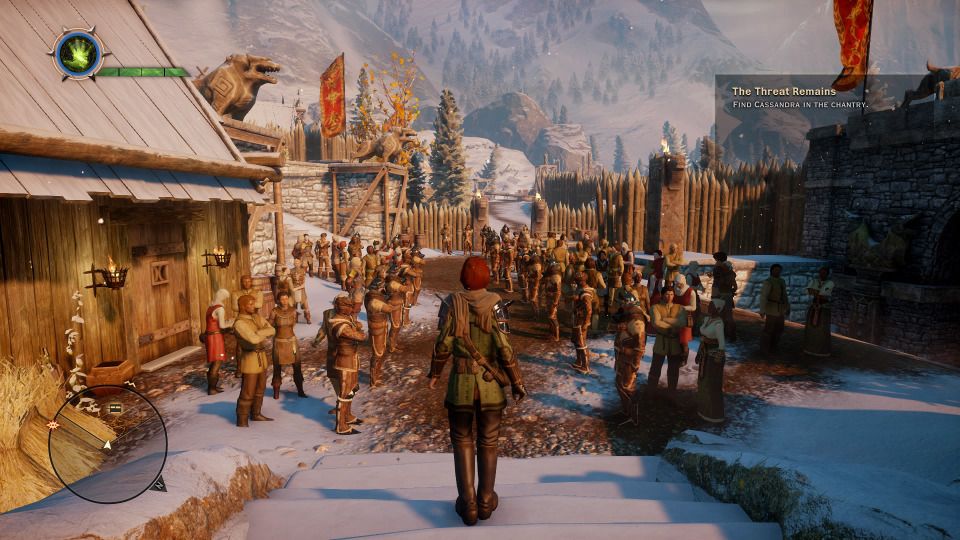Screen dimensions: 960x540
Task: Open the circular minimap
Action: pyautogui.click(x=107, y=443)
